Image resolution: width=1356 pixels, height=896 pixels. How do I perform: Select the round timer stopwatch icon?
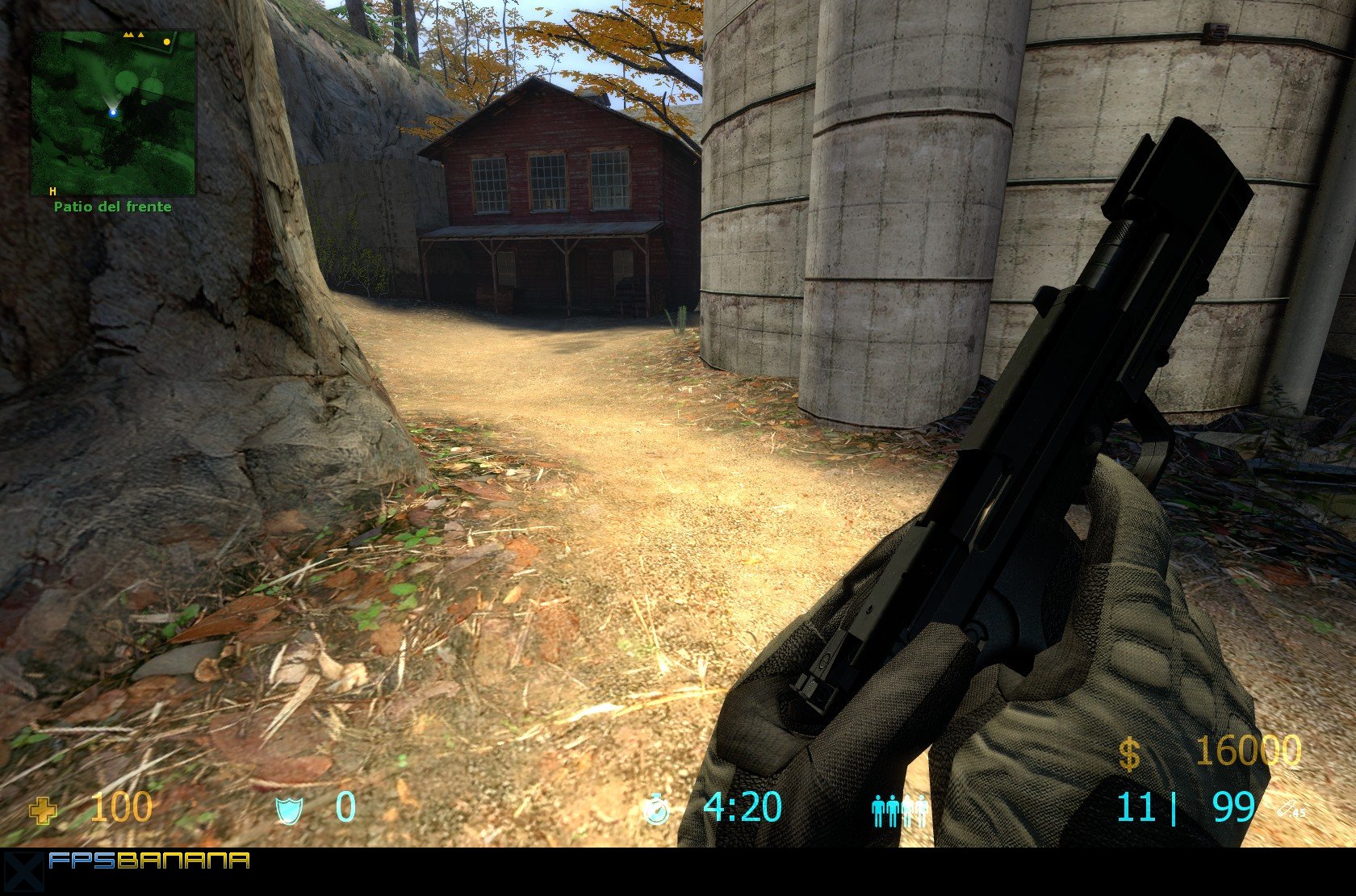(657, 809)
